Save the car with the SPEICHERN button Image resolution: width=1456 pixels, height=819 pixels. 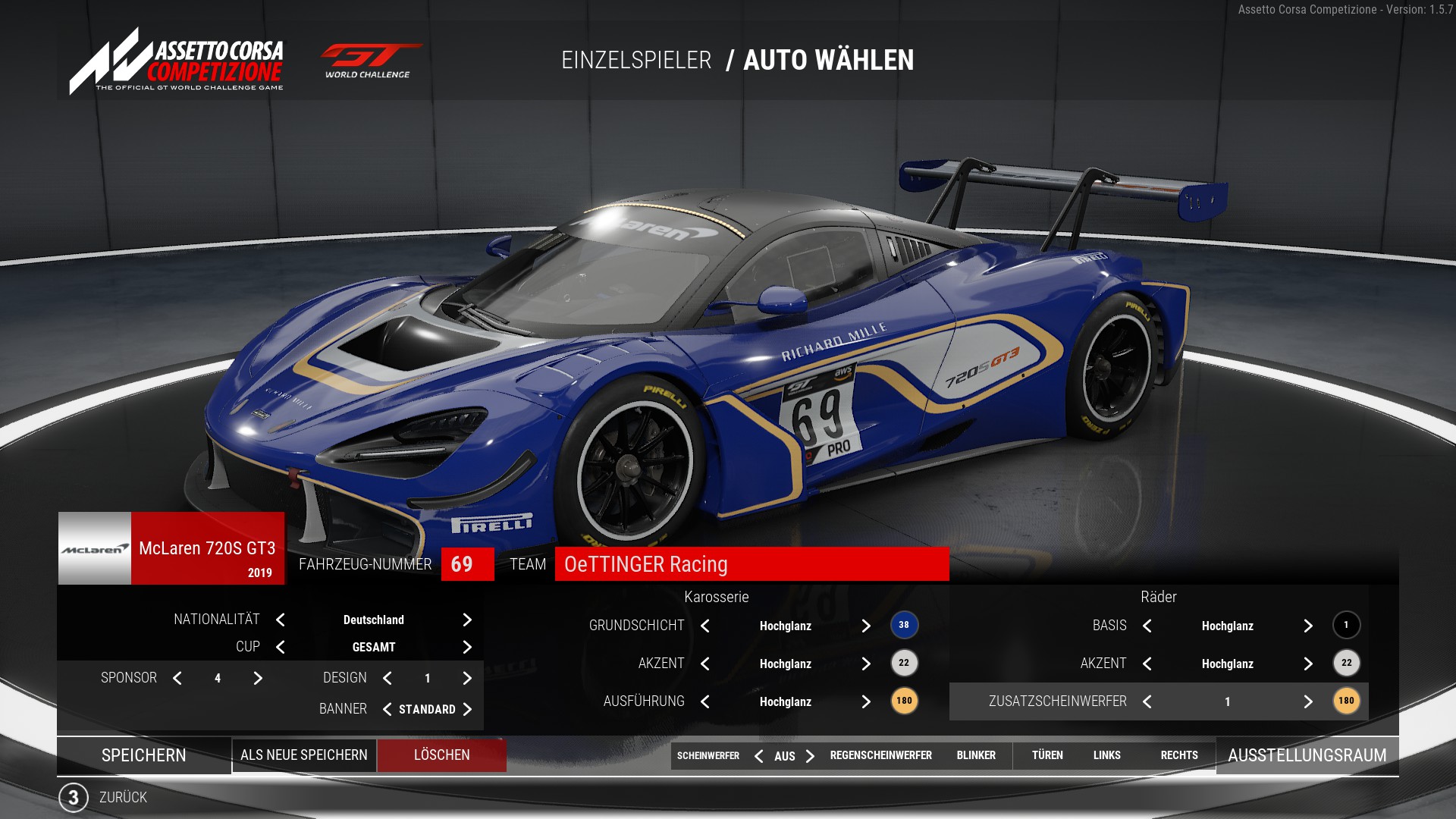(x=144, y=755)
